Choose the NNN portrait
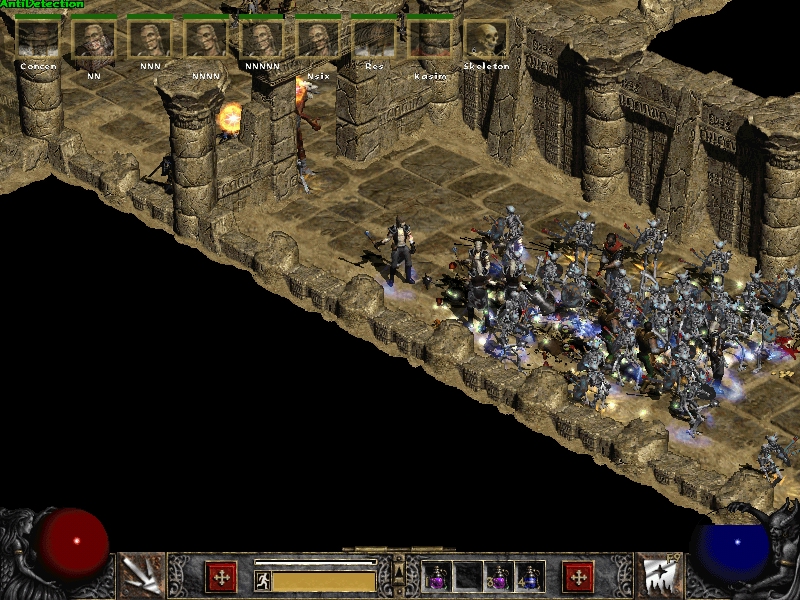The height and width of the screenshot is (600, 800). click(150, 39)
